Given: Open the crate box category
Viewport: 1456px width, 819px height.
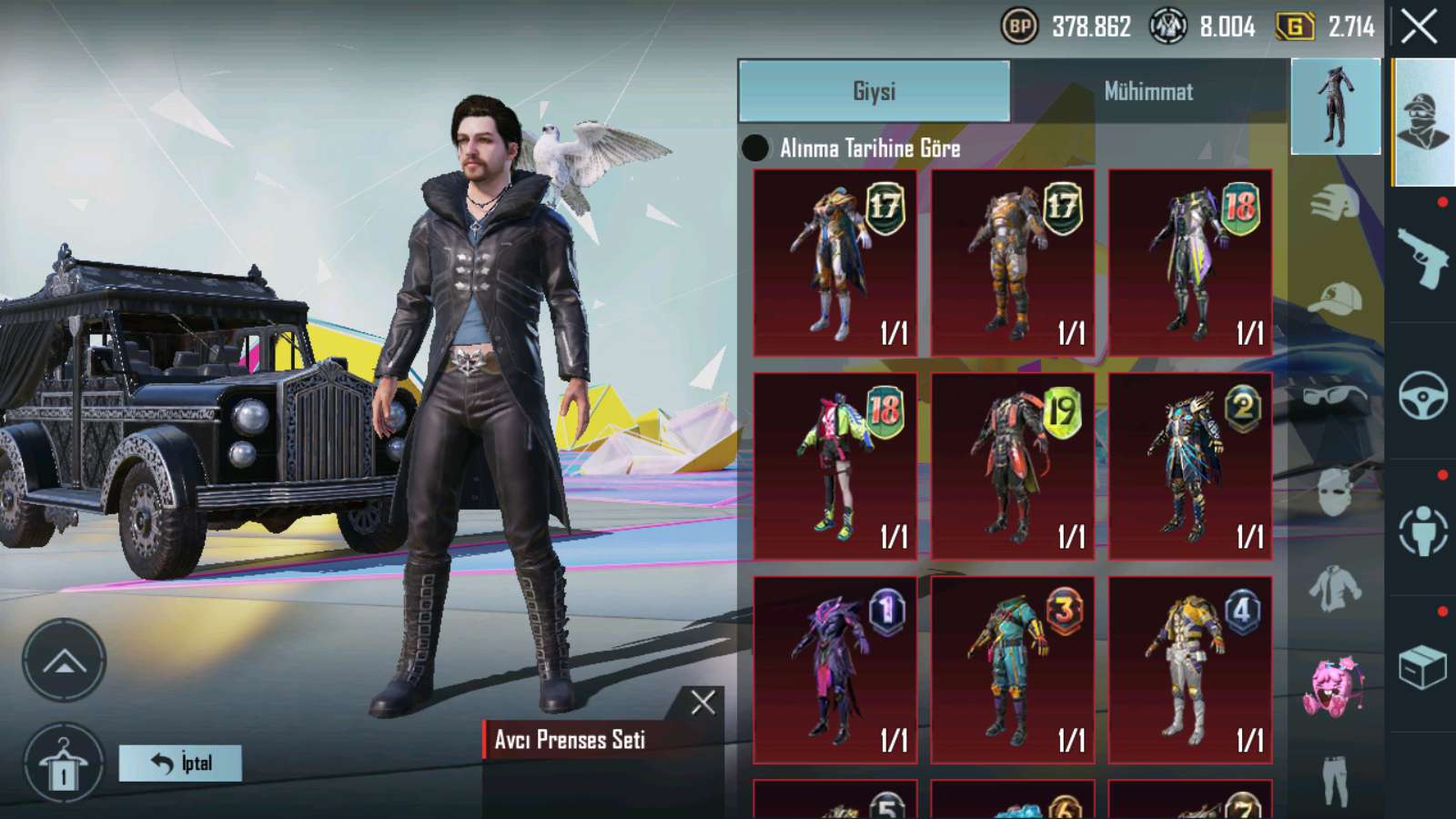Looking at the screenshot, I should coord(1422,667).
